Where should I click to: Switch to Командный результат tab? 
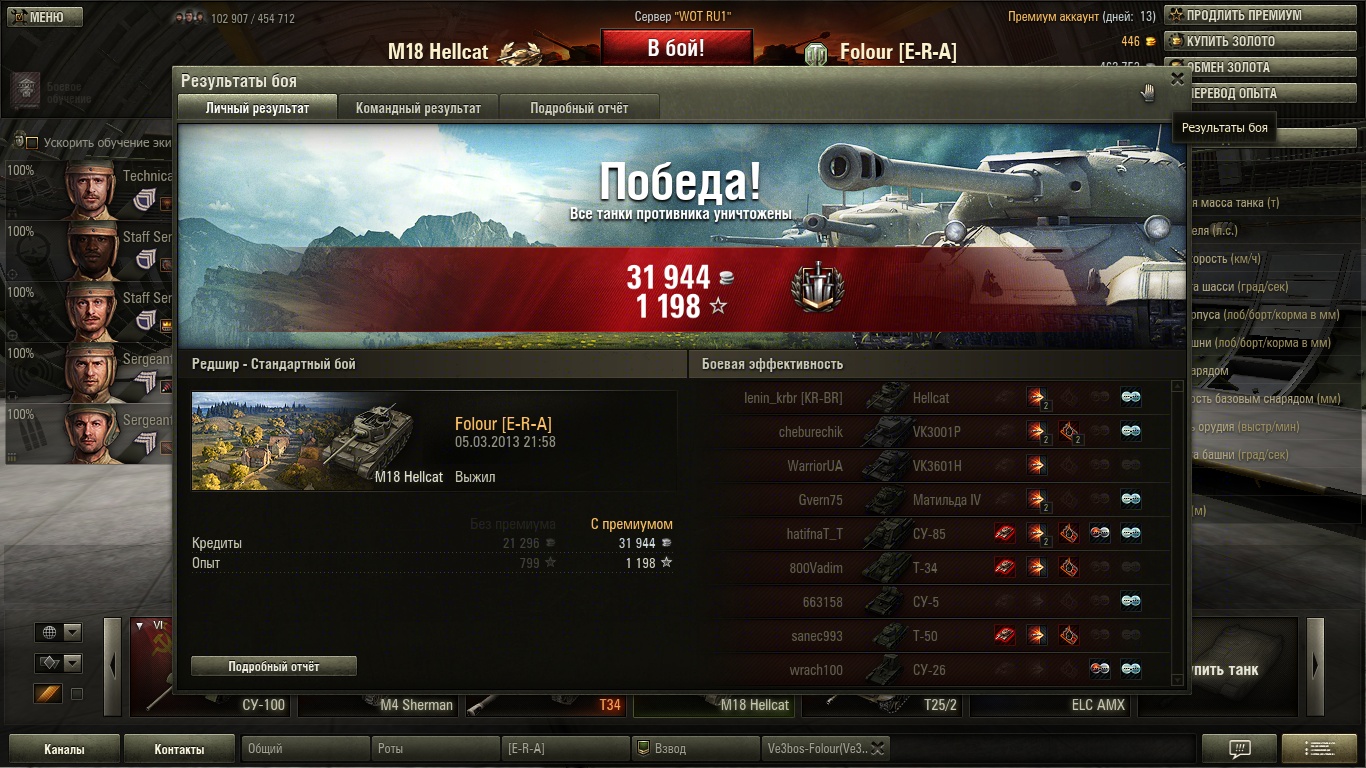(x=418, y=108)
